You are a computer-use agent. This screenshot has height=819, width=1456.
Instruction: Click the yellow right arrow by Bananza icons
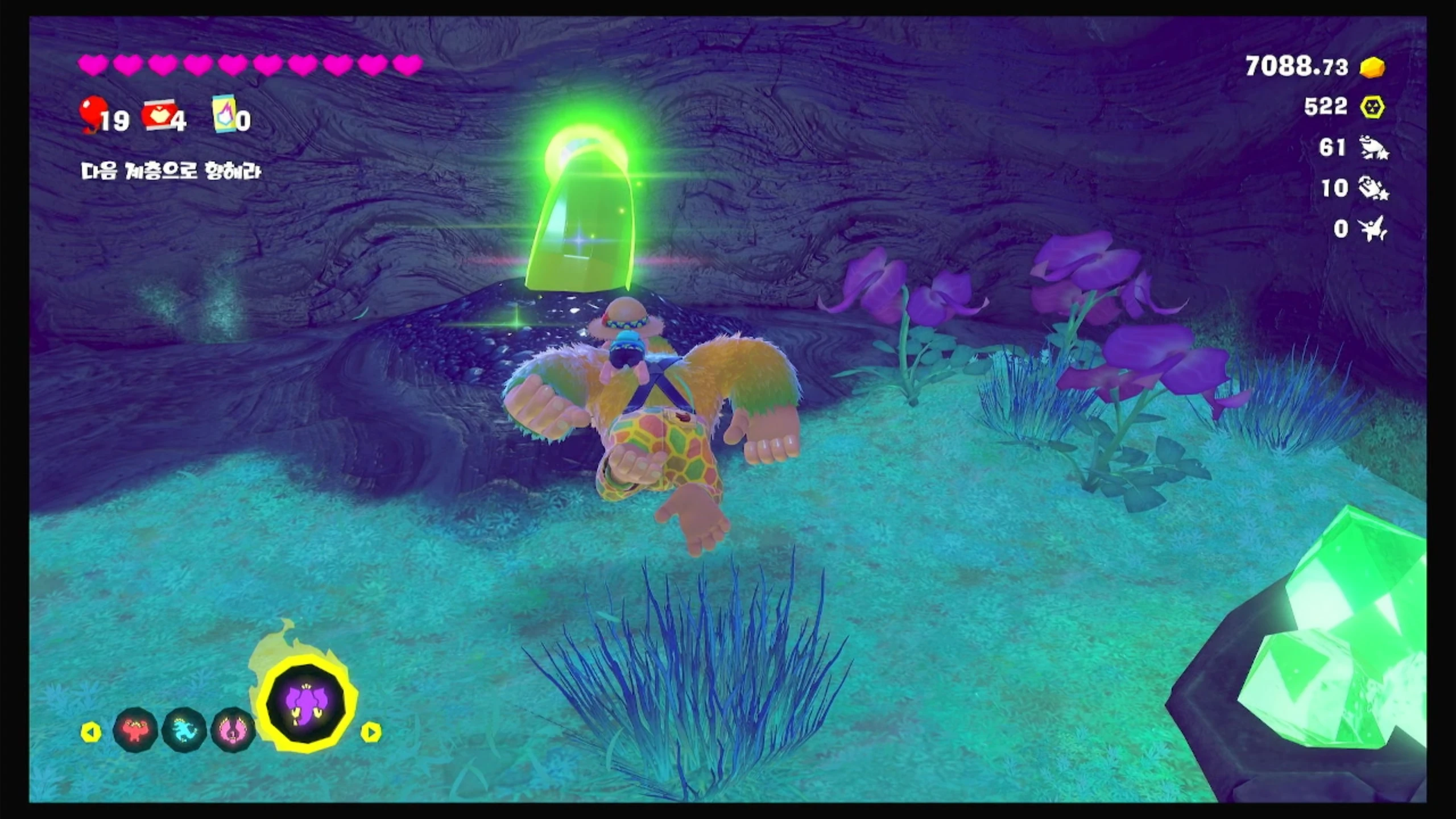click(x=371, y=732)
